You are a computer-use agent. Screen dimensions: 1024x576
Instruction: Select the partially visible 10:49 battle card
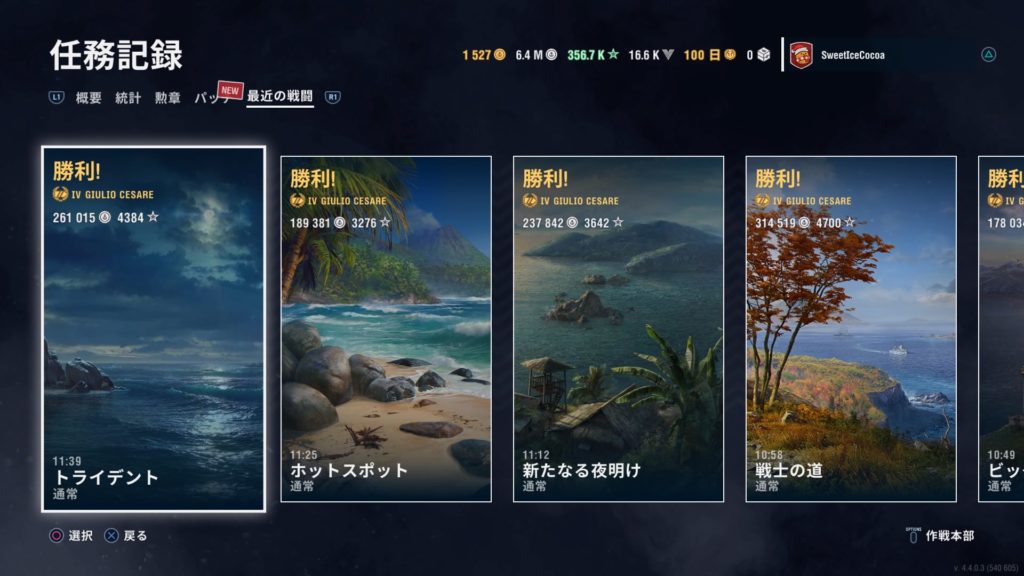(1002, 329)
